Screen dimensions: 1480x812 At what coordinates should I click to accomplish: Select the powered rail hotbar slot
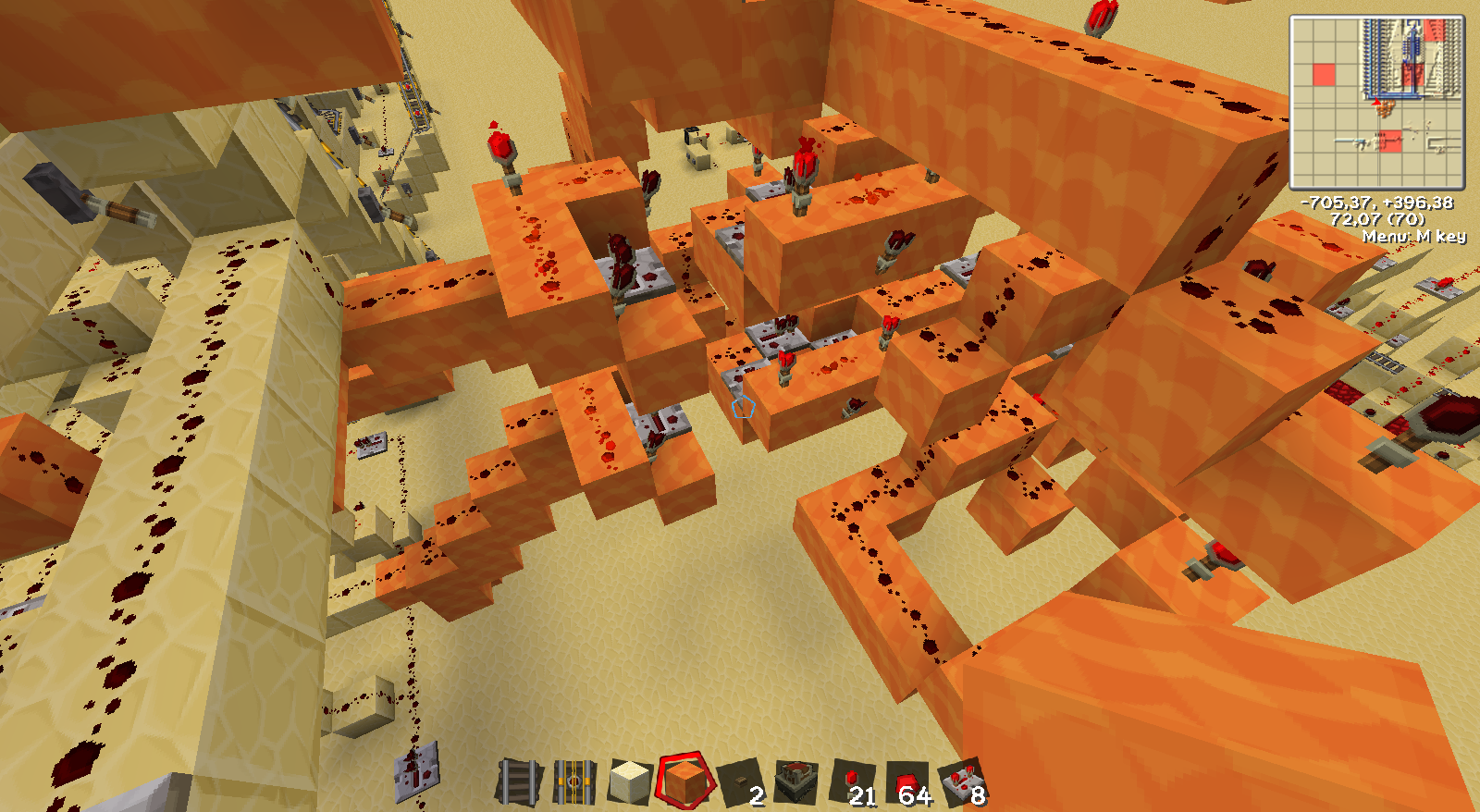[573, 782]
